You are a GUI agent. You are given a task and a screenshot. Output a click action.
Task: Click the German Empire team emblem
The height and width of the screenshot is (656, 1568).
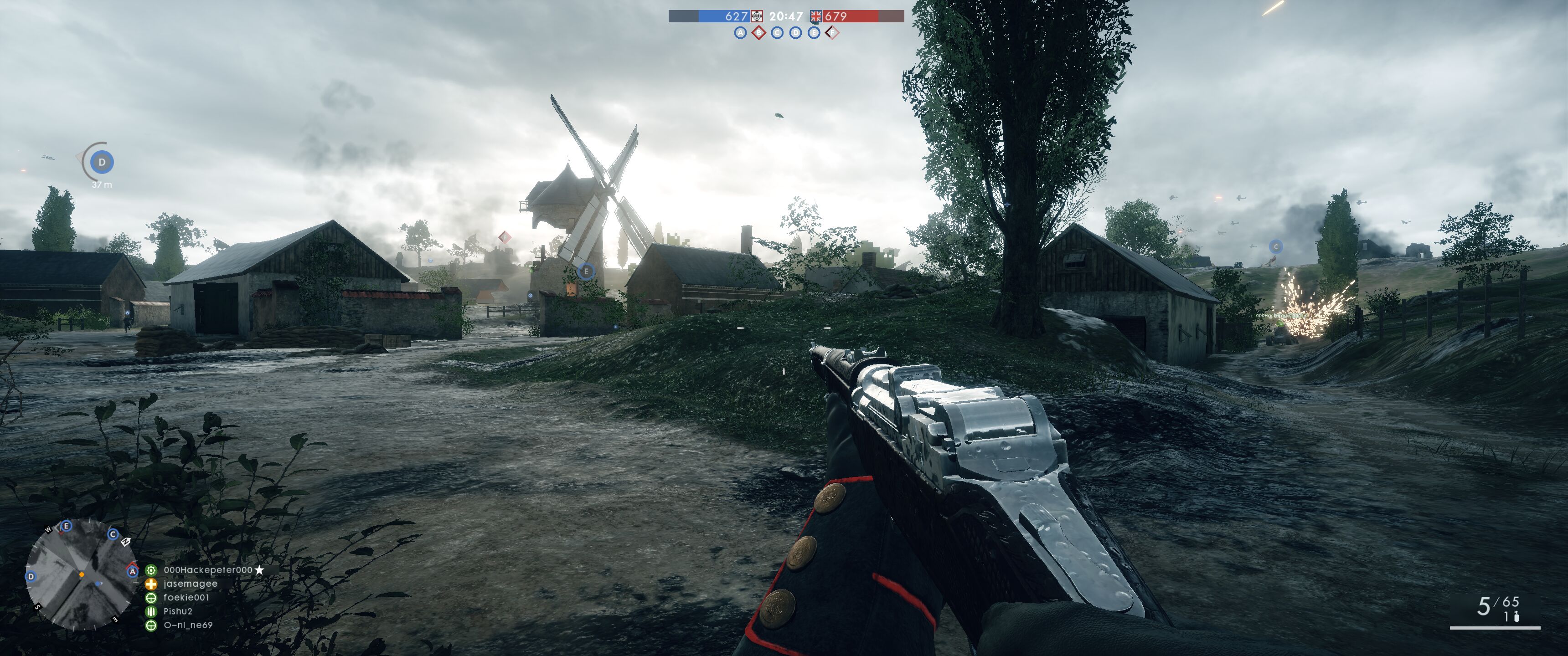coord(757,16)
